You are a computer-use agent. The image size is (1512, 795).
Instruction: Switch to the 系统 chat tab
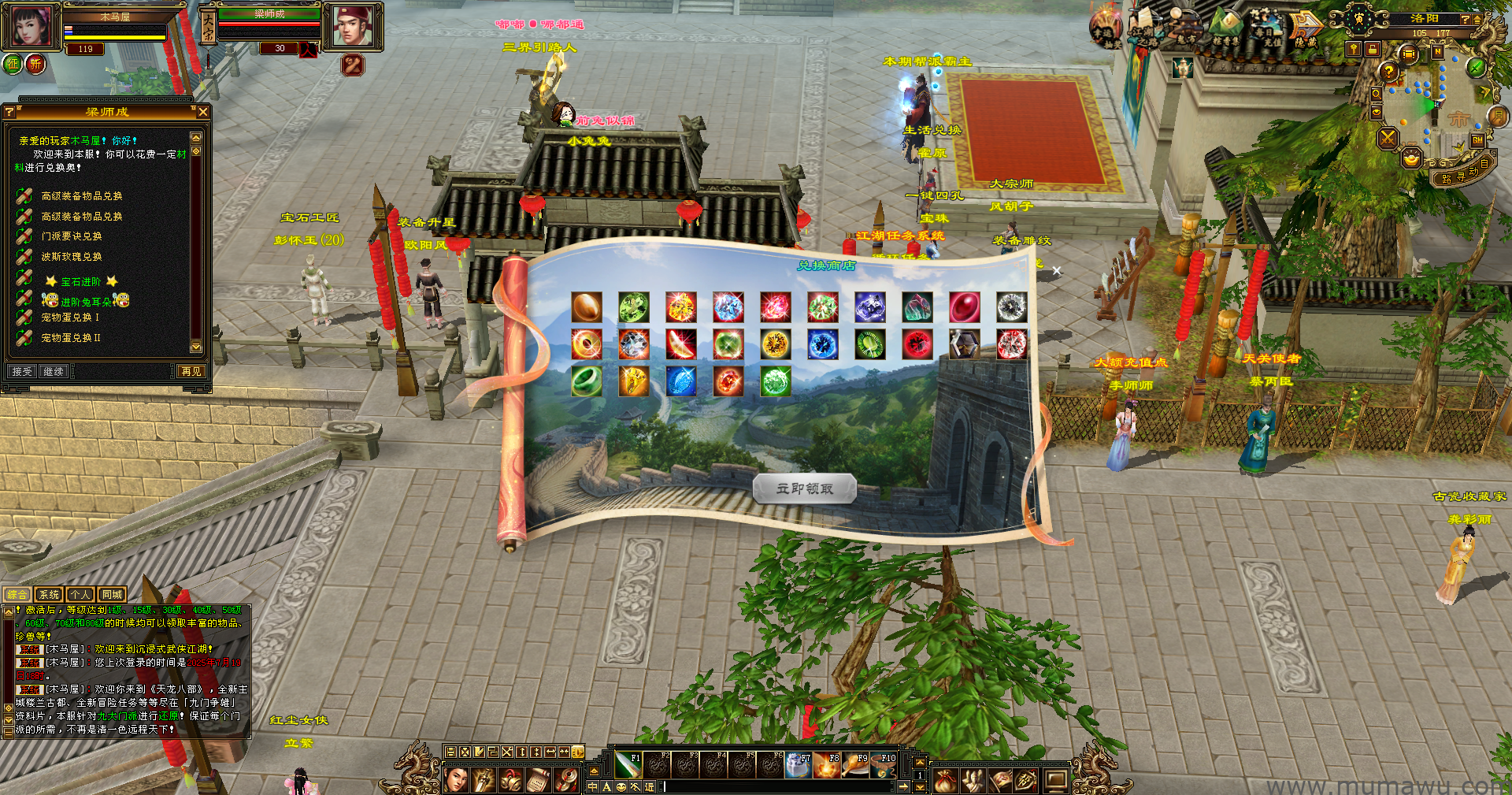tap(49, 595)
